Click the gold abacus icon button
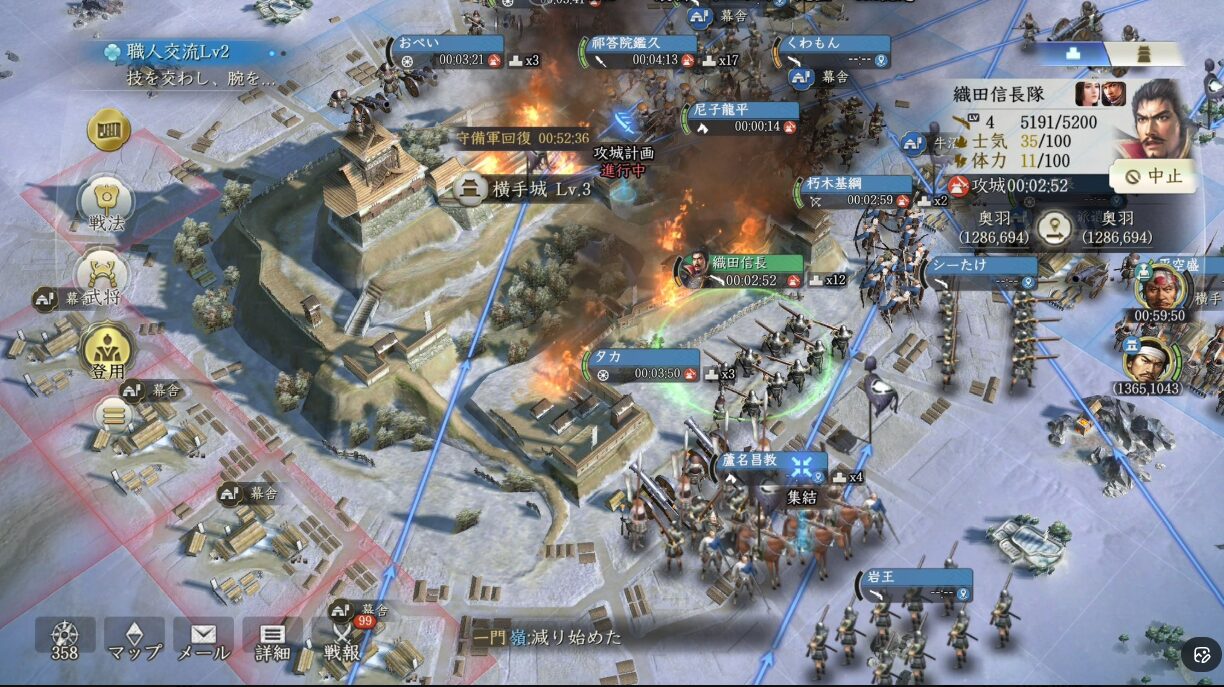The width and height of the screenshot is (1224, 687). pyautogui.click(x=109, y=130)
